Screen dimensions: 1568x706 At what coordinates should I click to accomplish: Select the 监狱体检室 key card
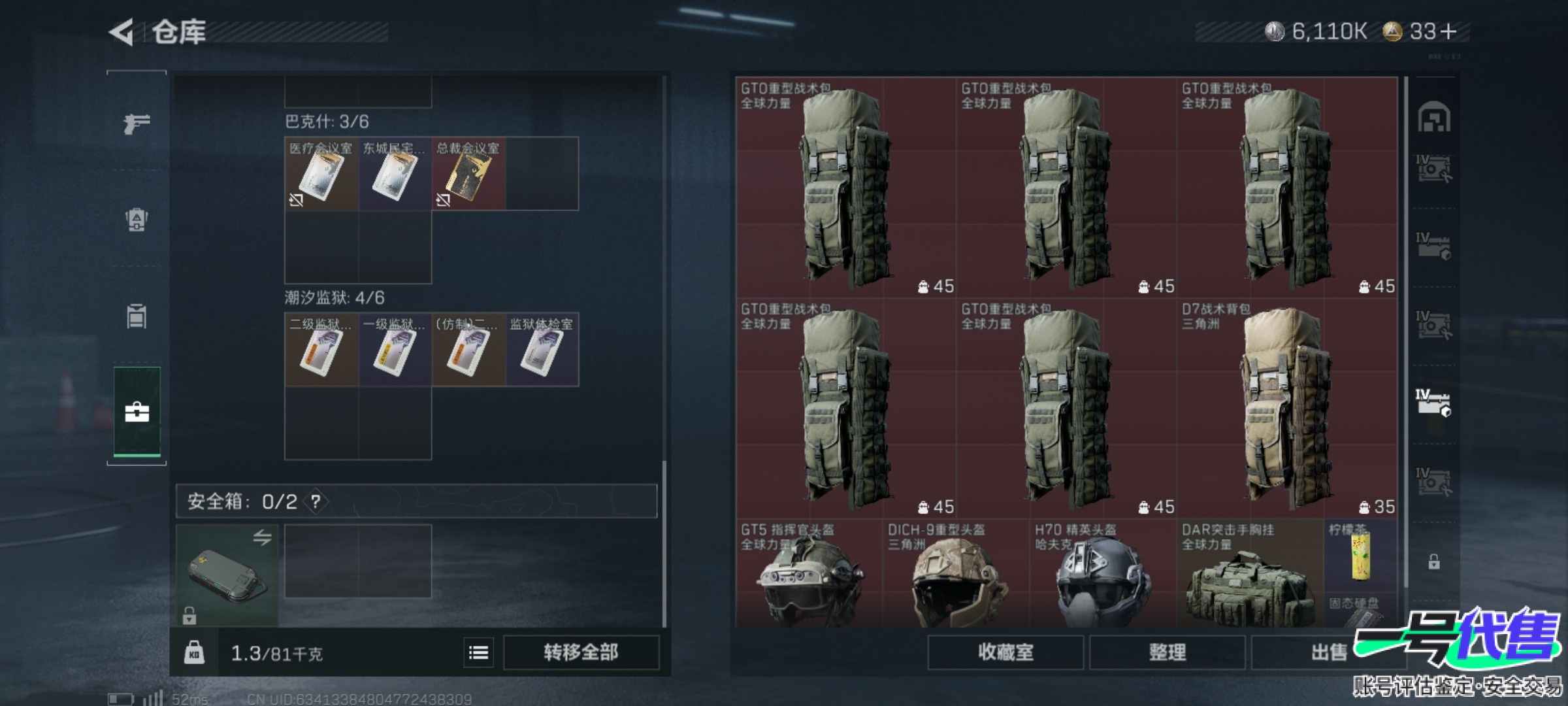click(x=542, y=350)
